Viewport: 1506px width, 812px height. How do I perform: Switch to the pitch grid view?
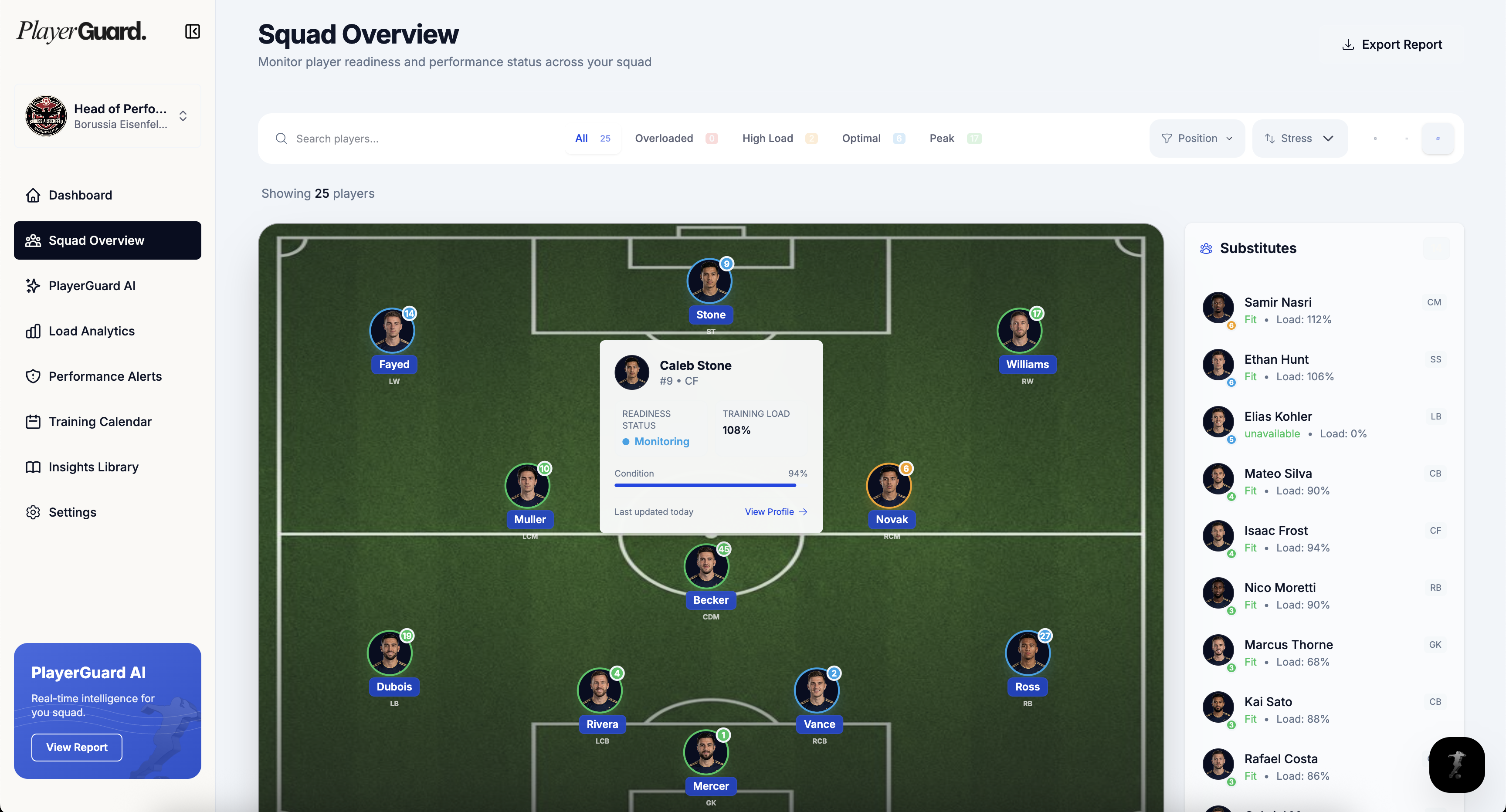1376,139
